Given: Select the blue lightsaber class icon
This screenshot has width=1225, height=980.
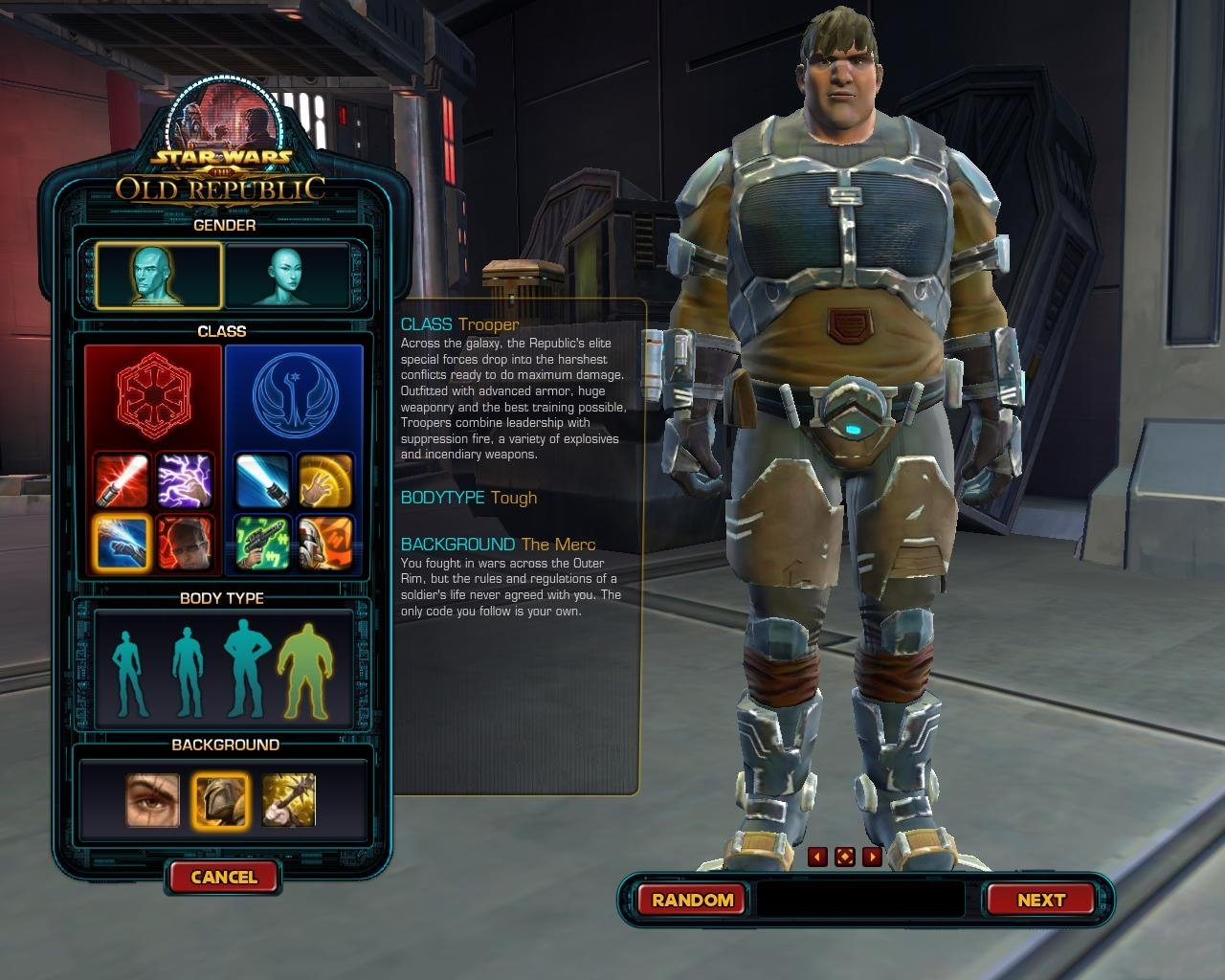Looking at the screenshot, I should click(263, 479).
